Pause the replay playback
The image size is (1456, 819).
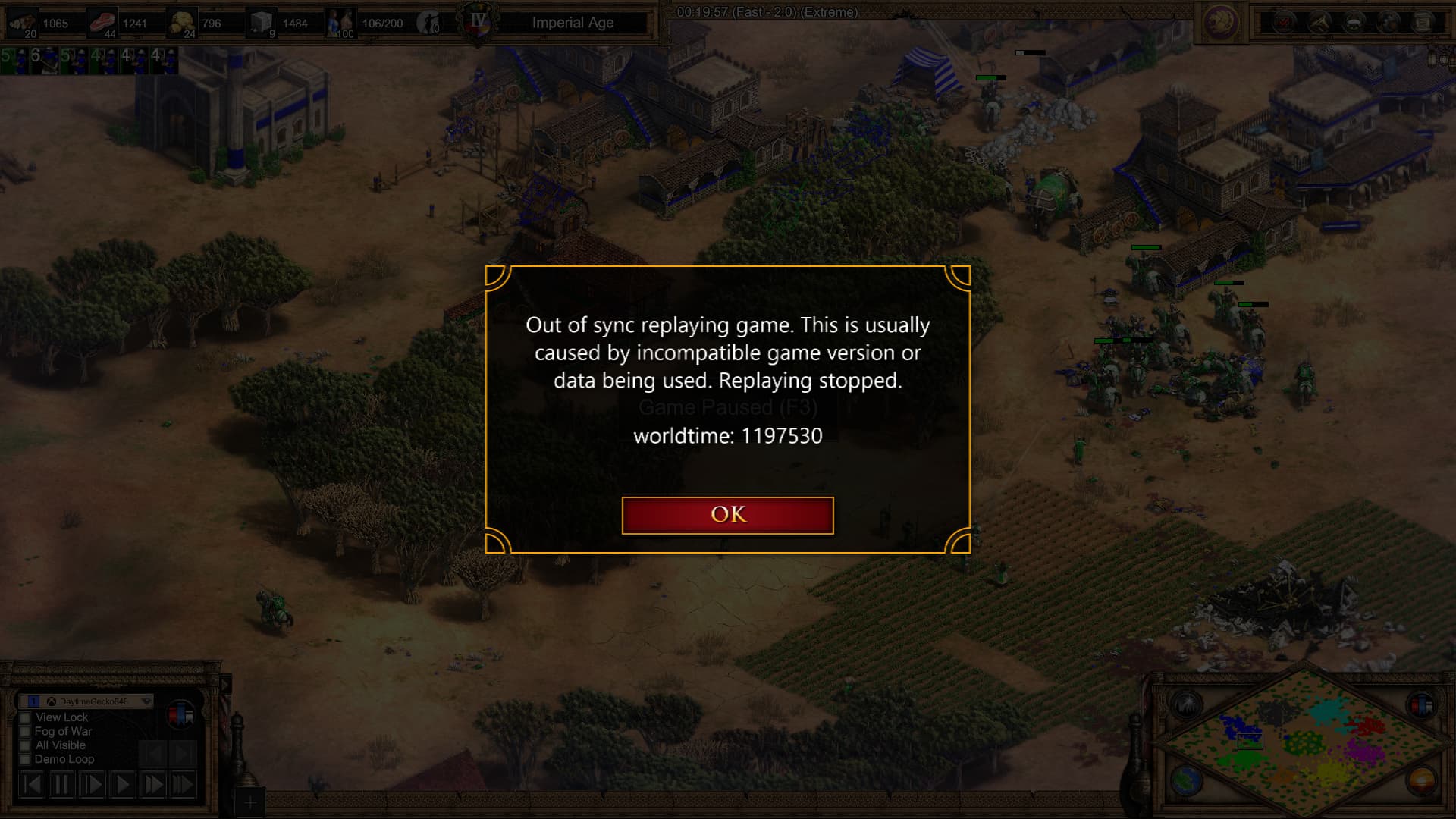click(x=61, y=784)
